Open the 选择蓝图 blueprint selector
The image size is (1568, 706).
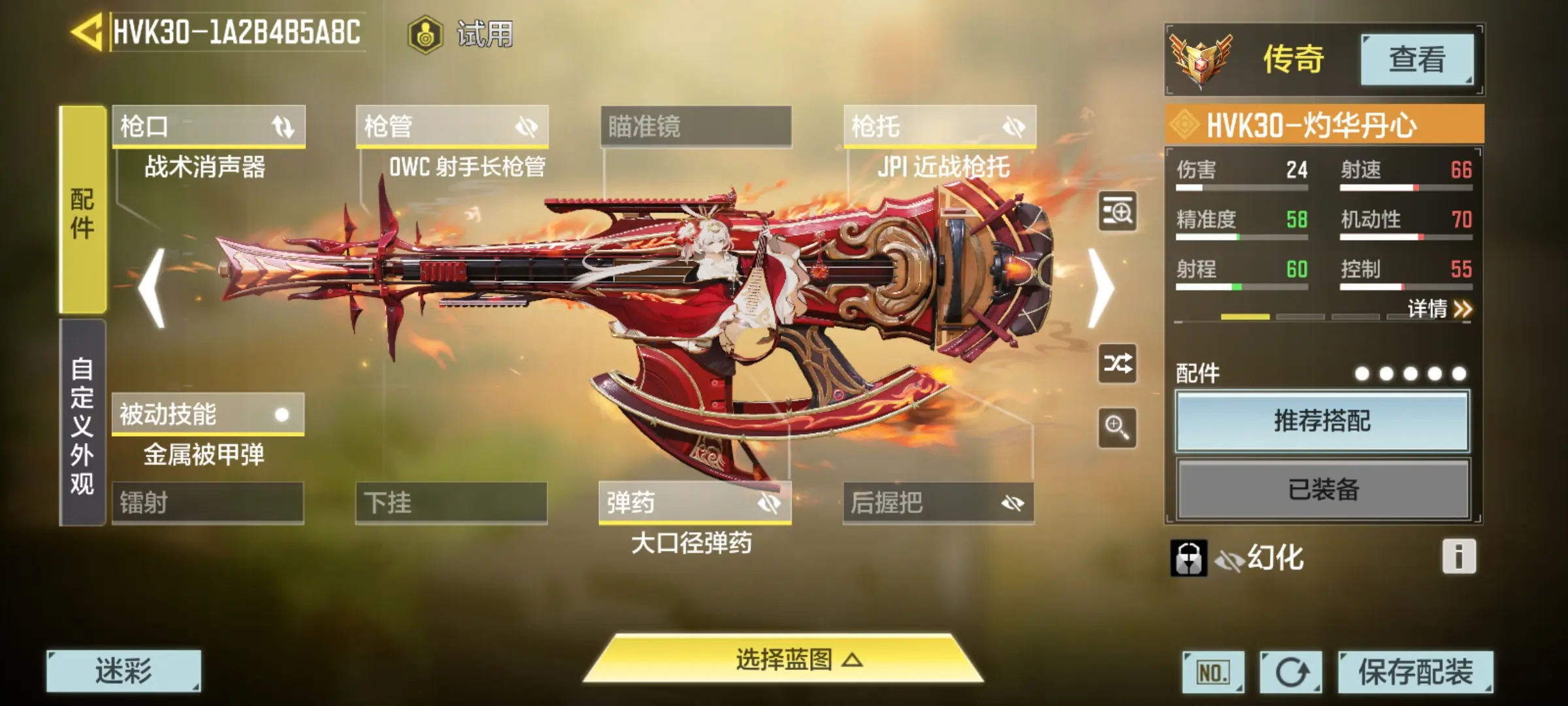pos(784,660)
